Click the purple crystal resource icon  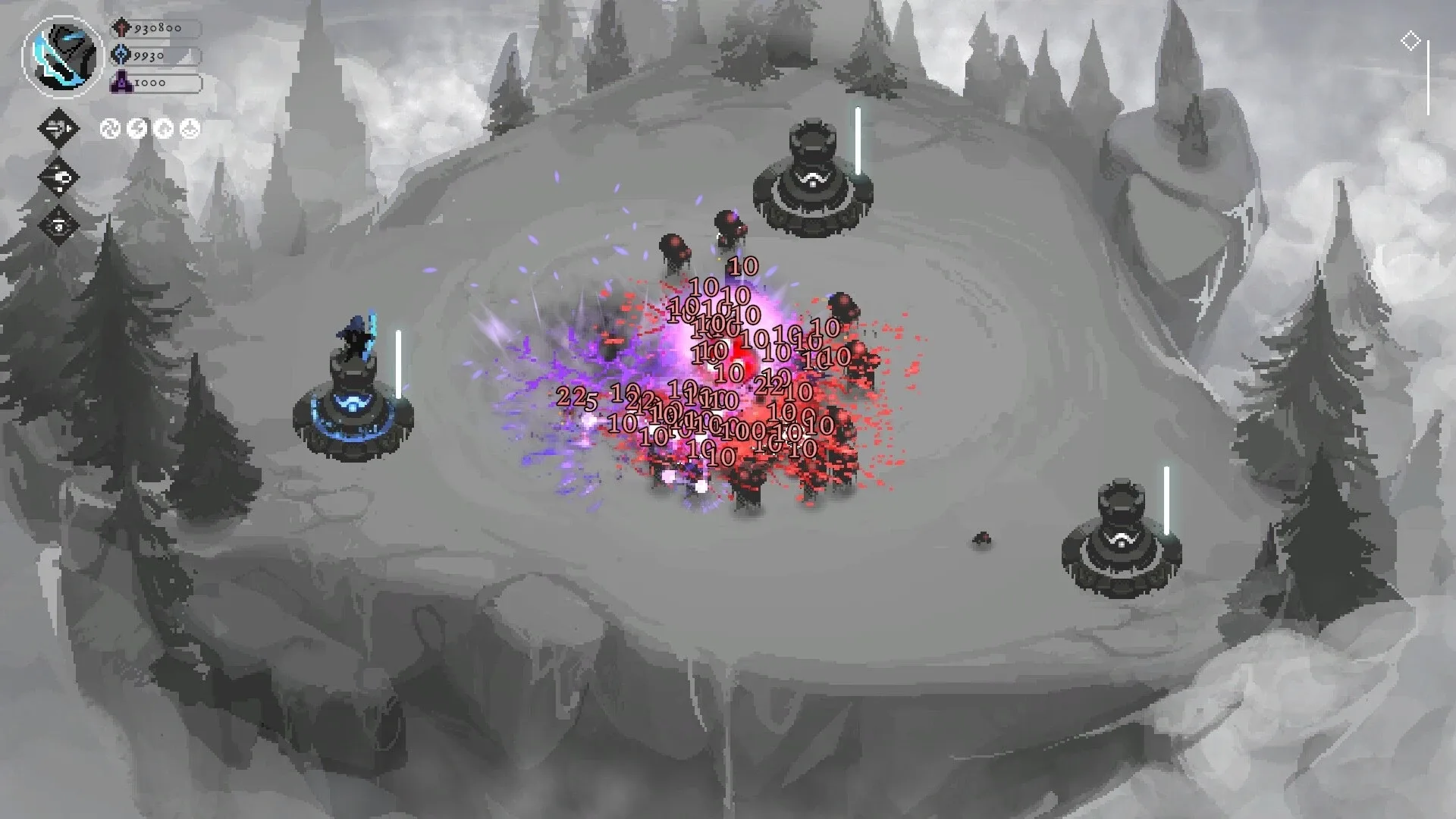pos(121,80)
